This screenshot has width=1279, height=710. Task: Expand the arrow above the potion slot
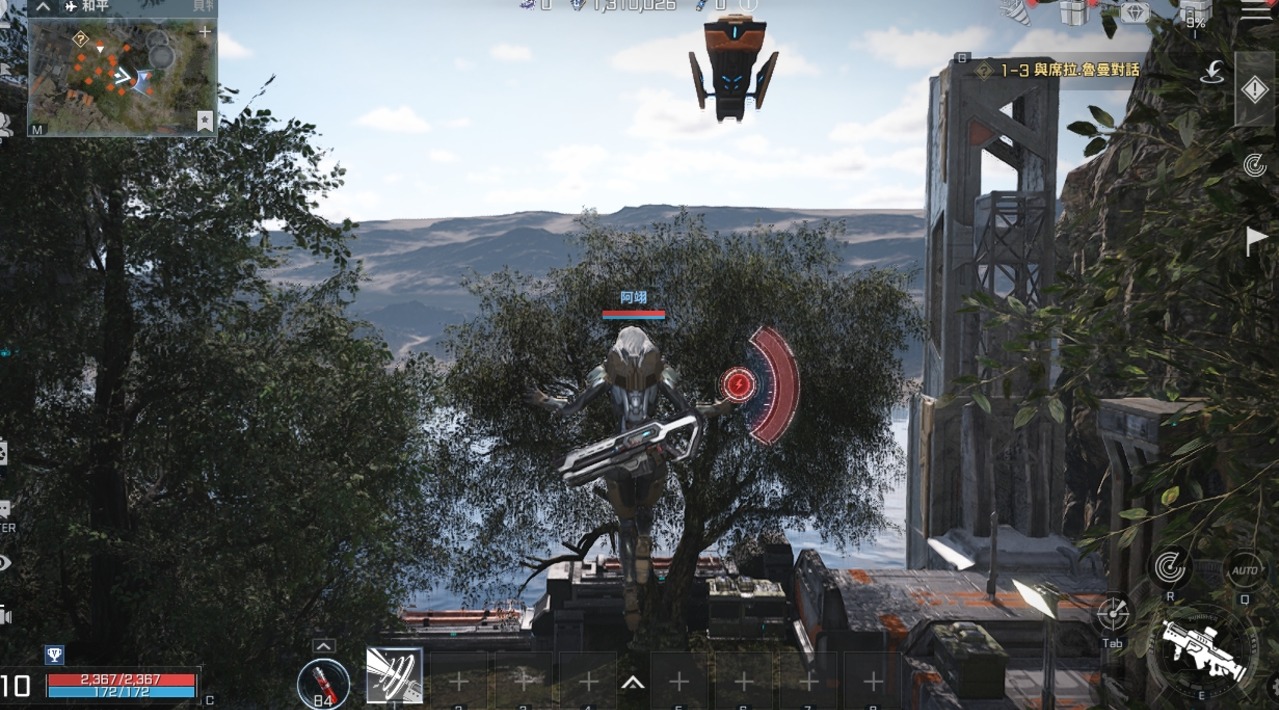pos(323,646)
